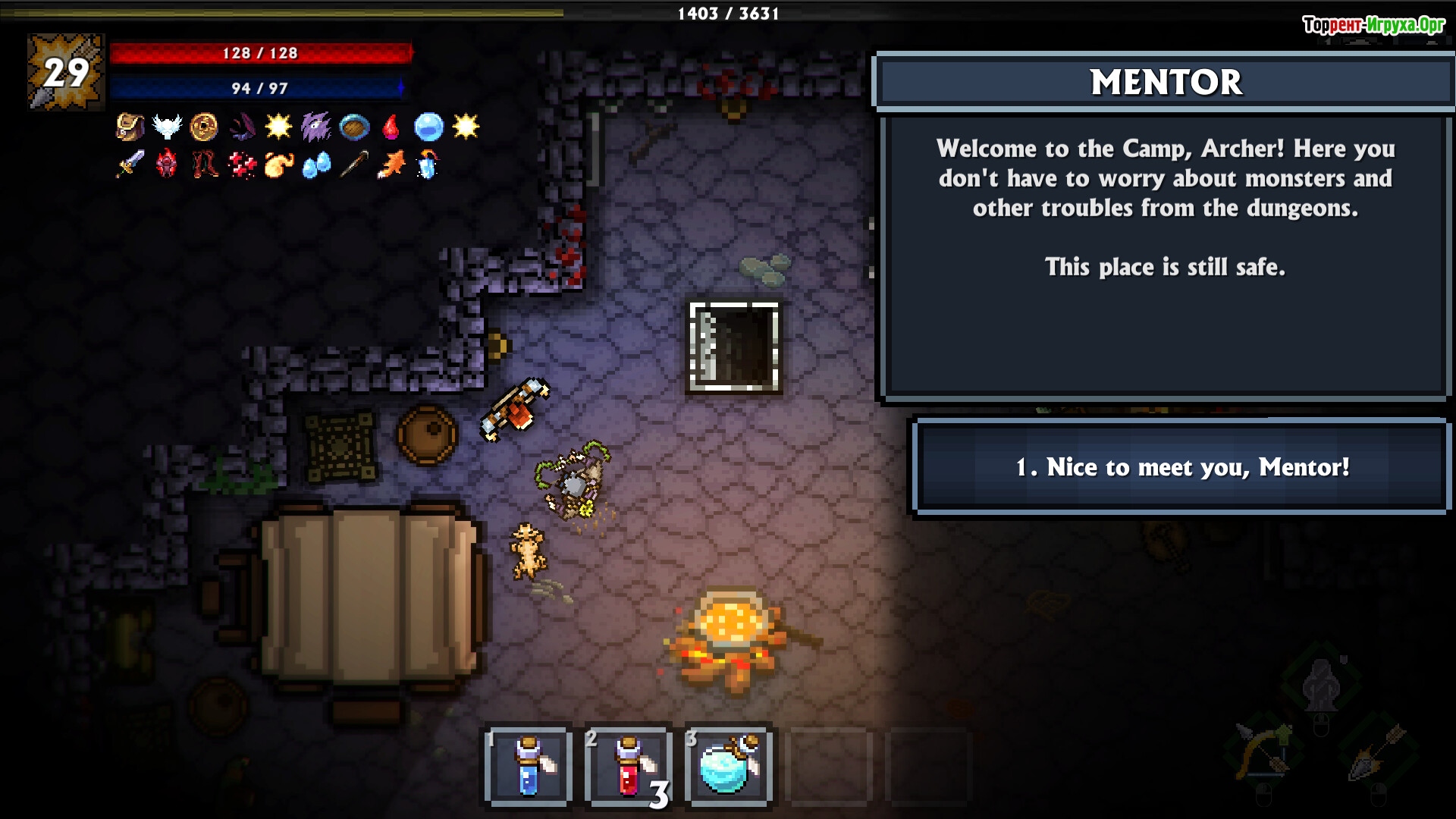Use the blue mana potion in hotbar slot 1
The image size is (1456, 819).
coord(529,766)
